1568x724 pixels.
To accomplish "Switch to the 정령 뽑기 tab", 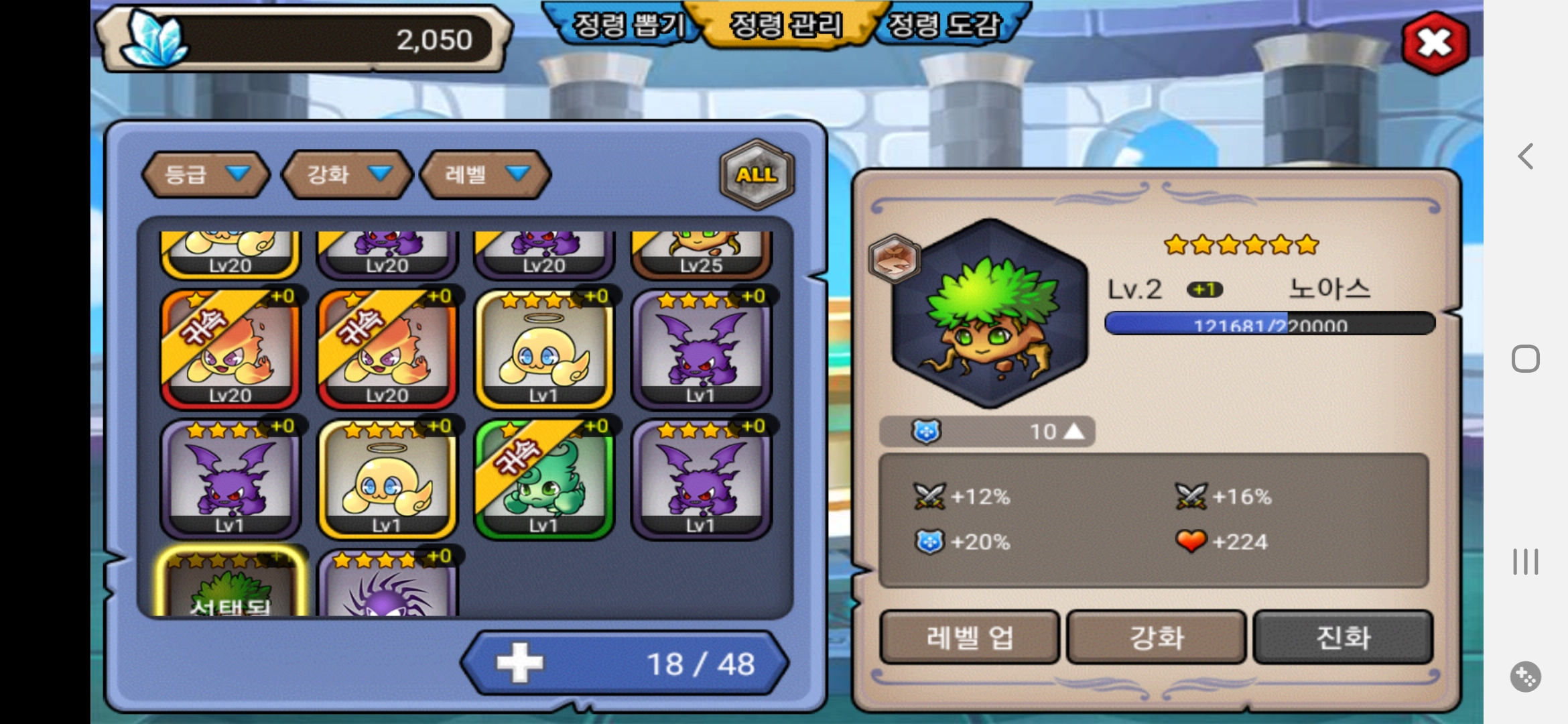I will [x=628, y=25].
